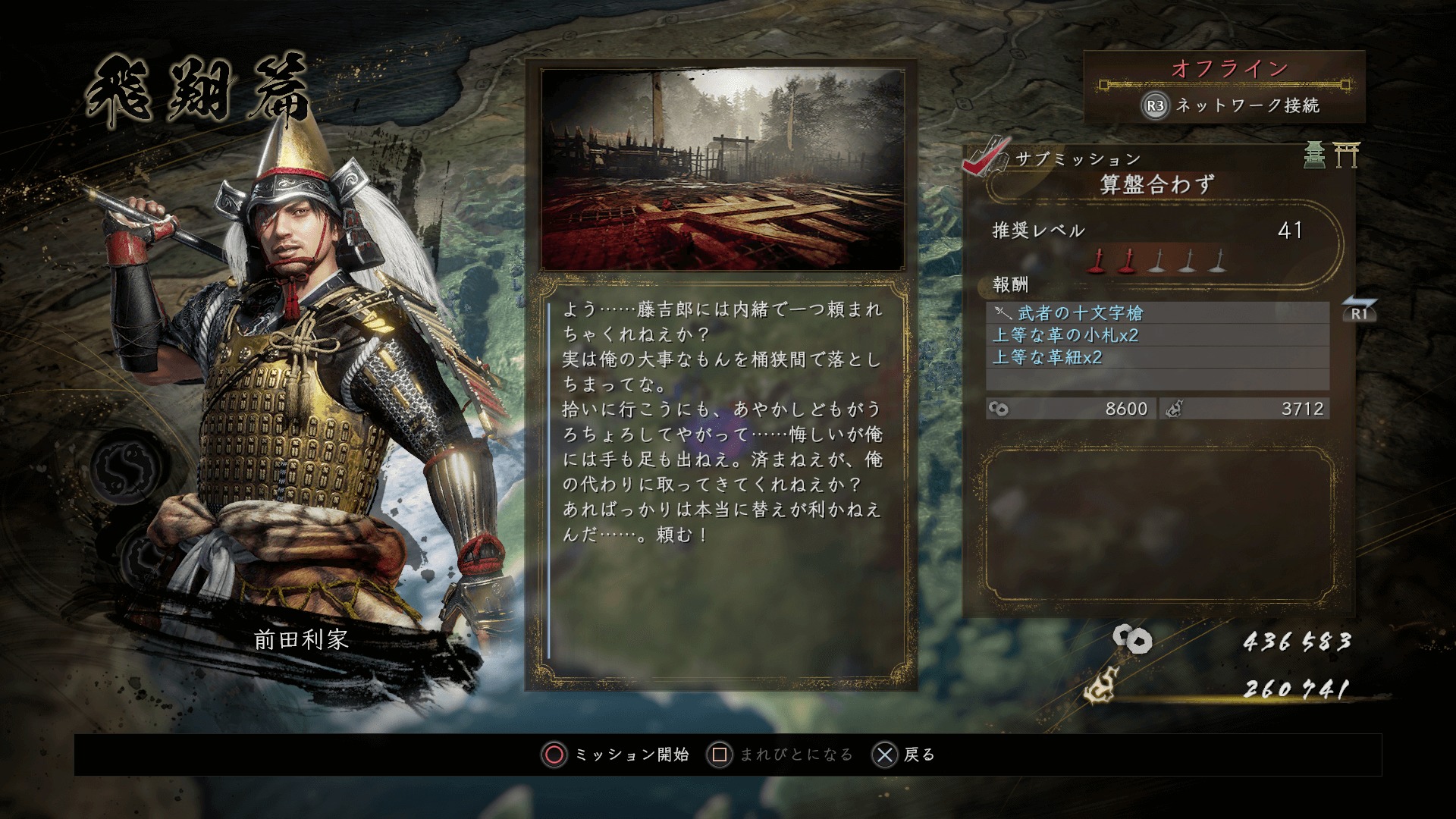This screenshot has height=819, width=1456.
Task: Select the 上等な革の小札x2 reward row
Action: pyautogui.click(x=1157, y=335)
